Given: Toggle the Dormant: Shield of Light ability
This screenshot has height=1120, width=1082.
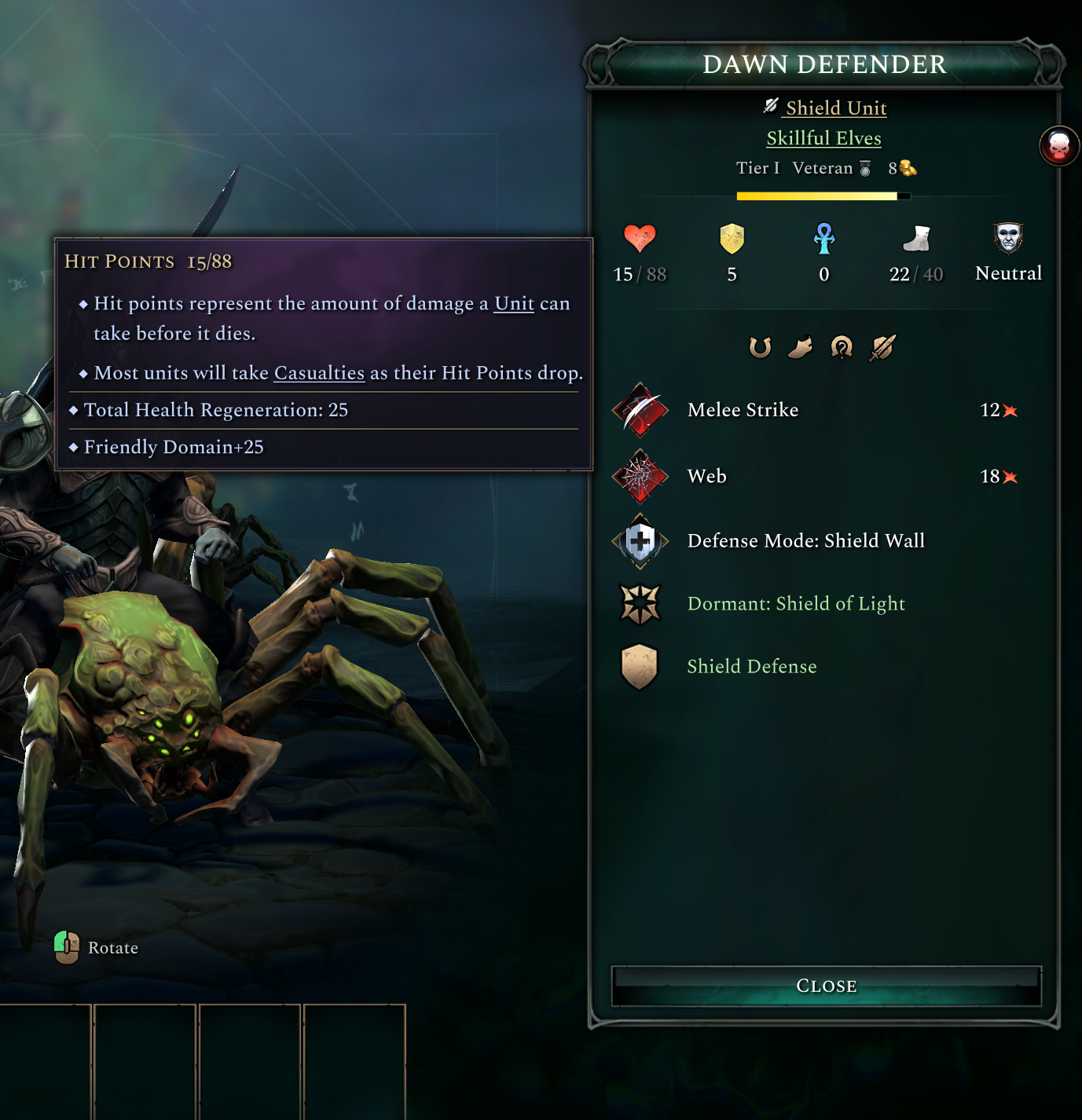Looking at the screenshot, I should point(640,603).
